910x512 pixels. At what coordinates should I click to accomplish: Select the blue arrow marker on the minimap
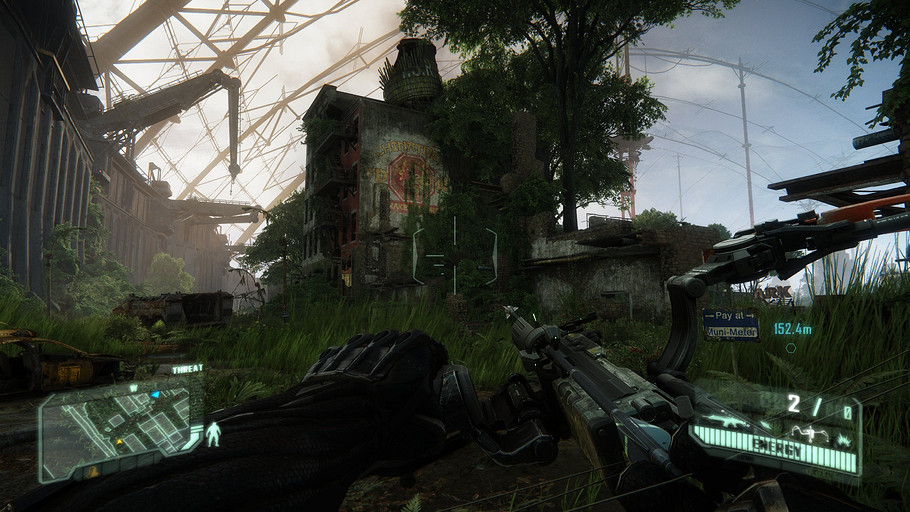155,395
